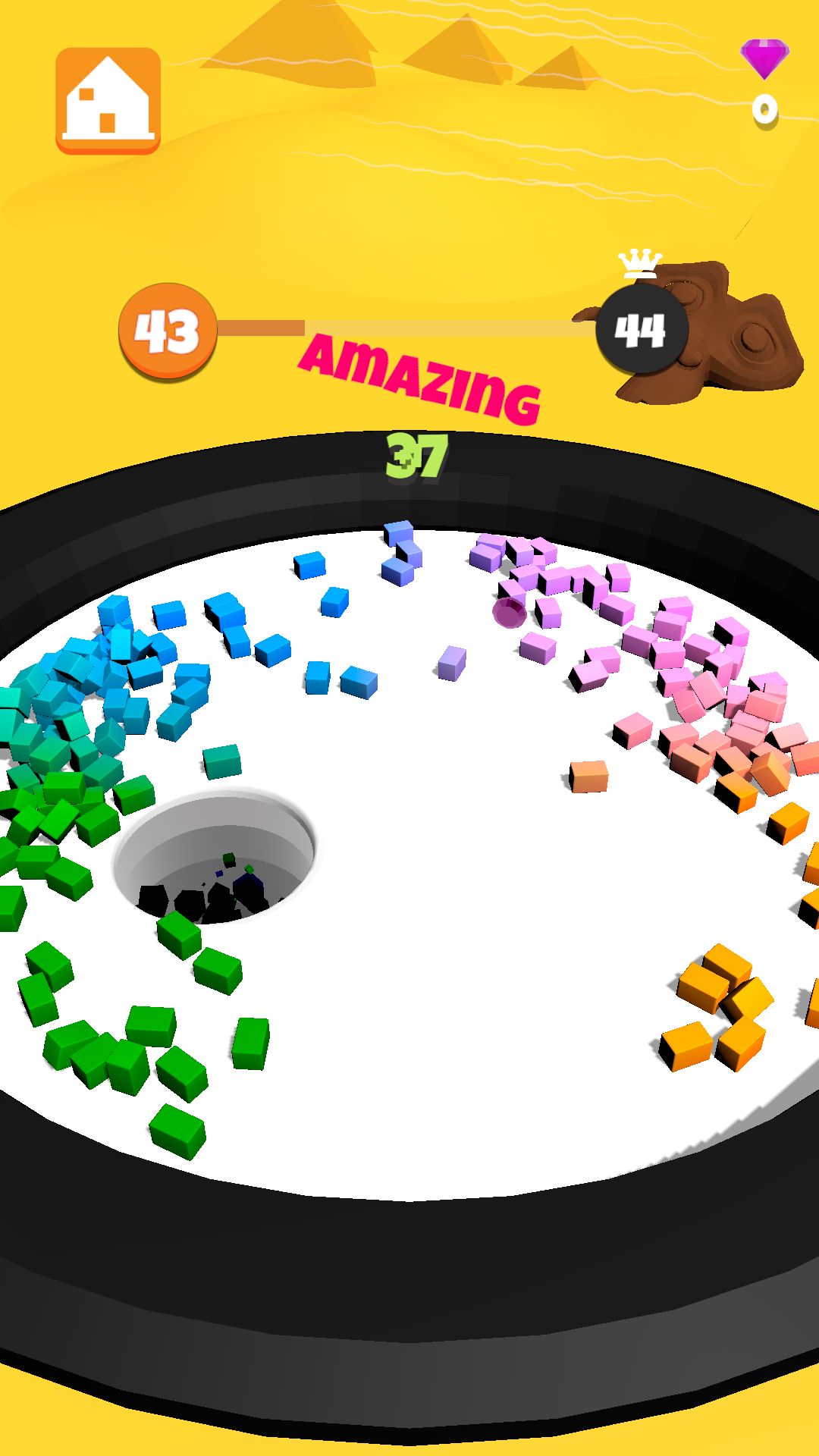Tap the orange home button

point(108,101)
